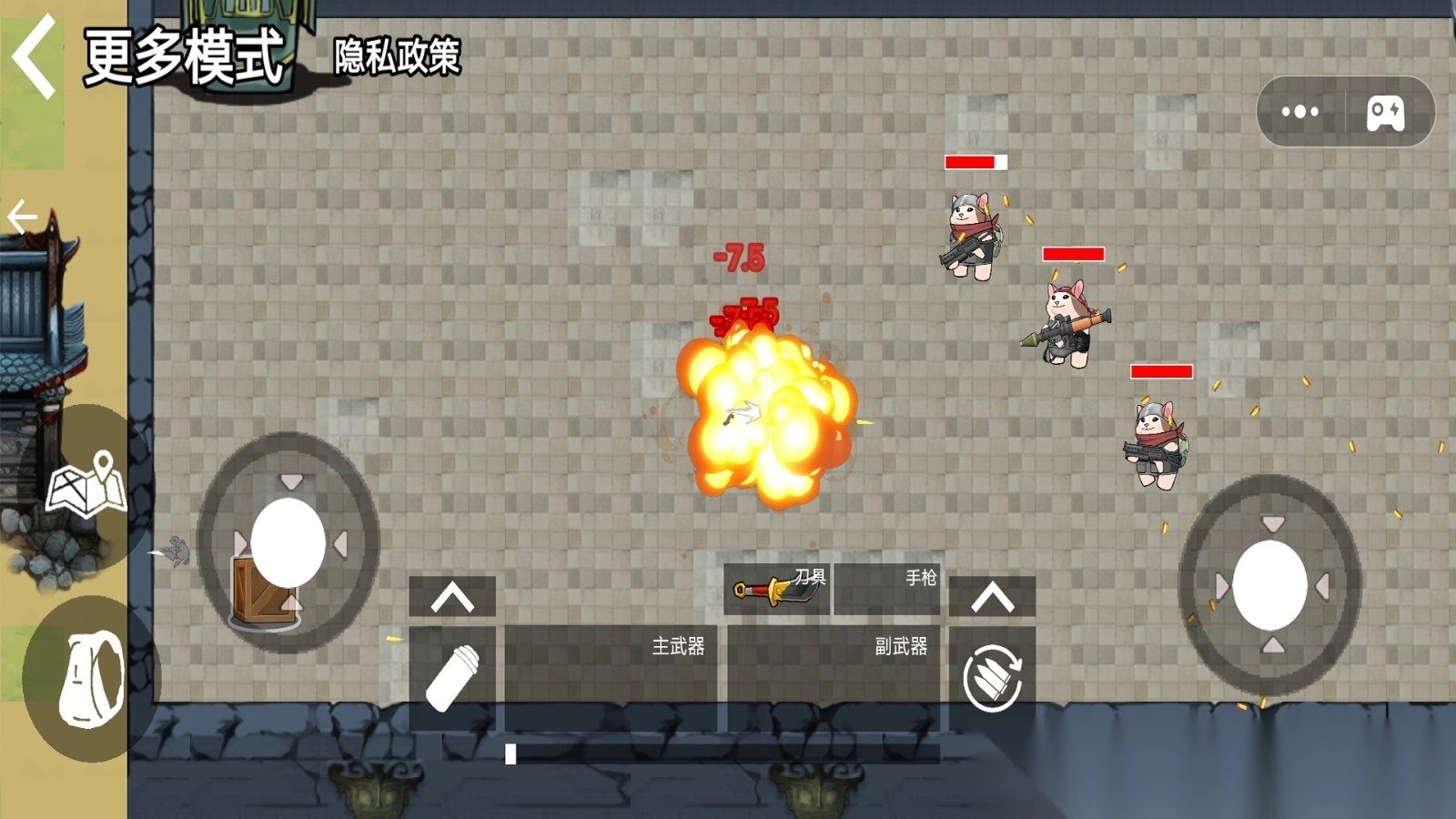
Task: Select the 刀具 knife weapon slot
Action: [777, 589]
